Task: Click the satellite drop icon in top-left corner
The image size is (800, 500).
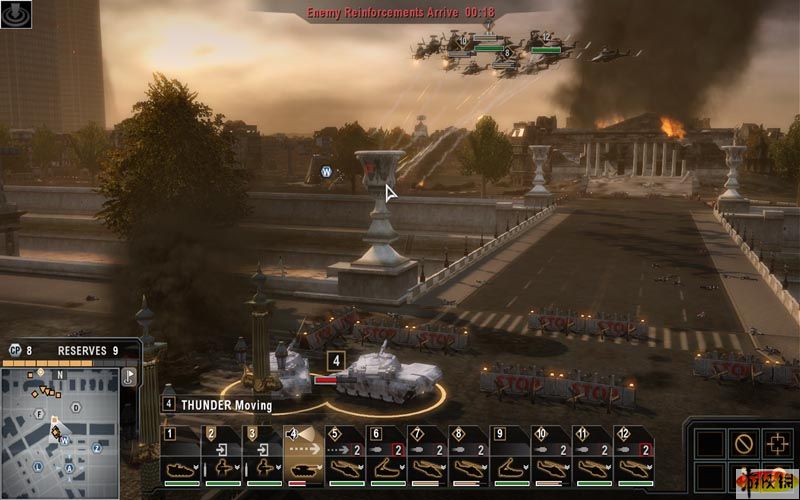Action: (14, 14)
